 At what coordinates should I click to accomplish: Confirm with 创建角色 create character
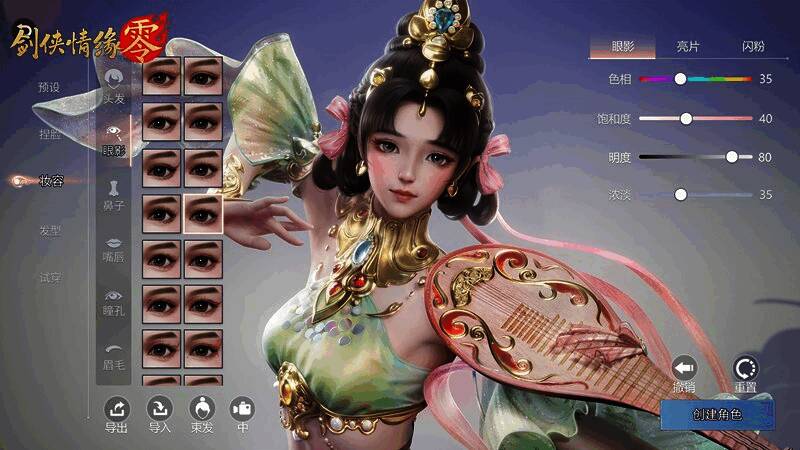[x=717, y=414]
